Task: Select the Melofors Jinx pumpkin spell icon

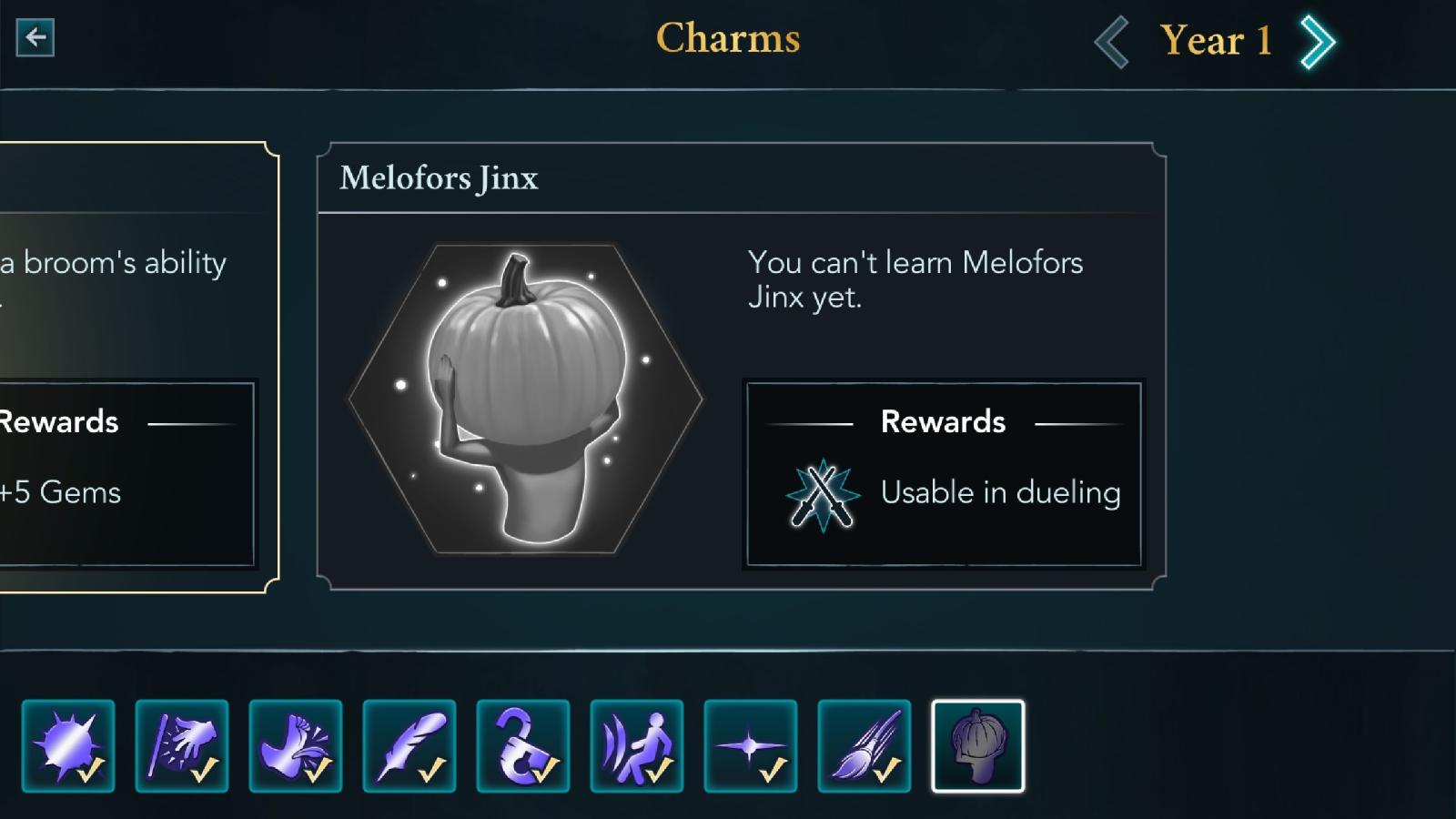Action: (977, 744)
